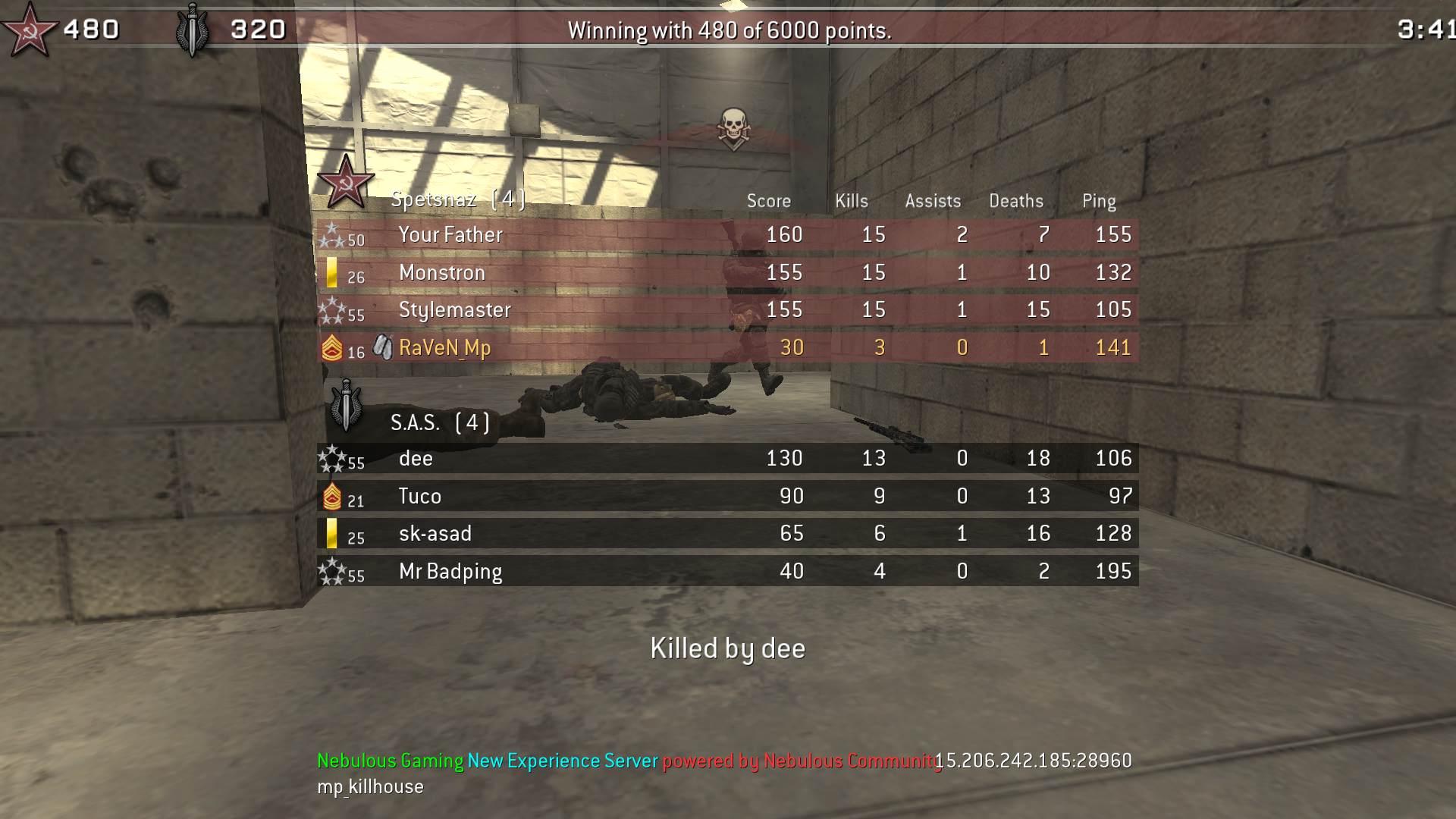Click the S.A.S. (4) team label
1456x819 pixels.
[438, 422]
